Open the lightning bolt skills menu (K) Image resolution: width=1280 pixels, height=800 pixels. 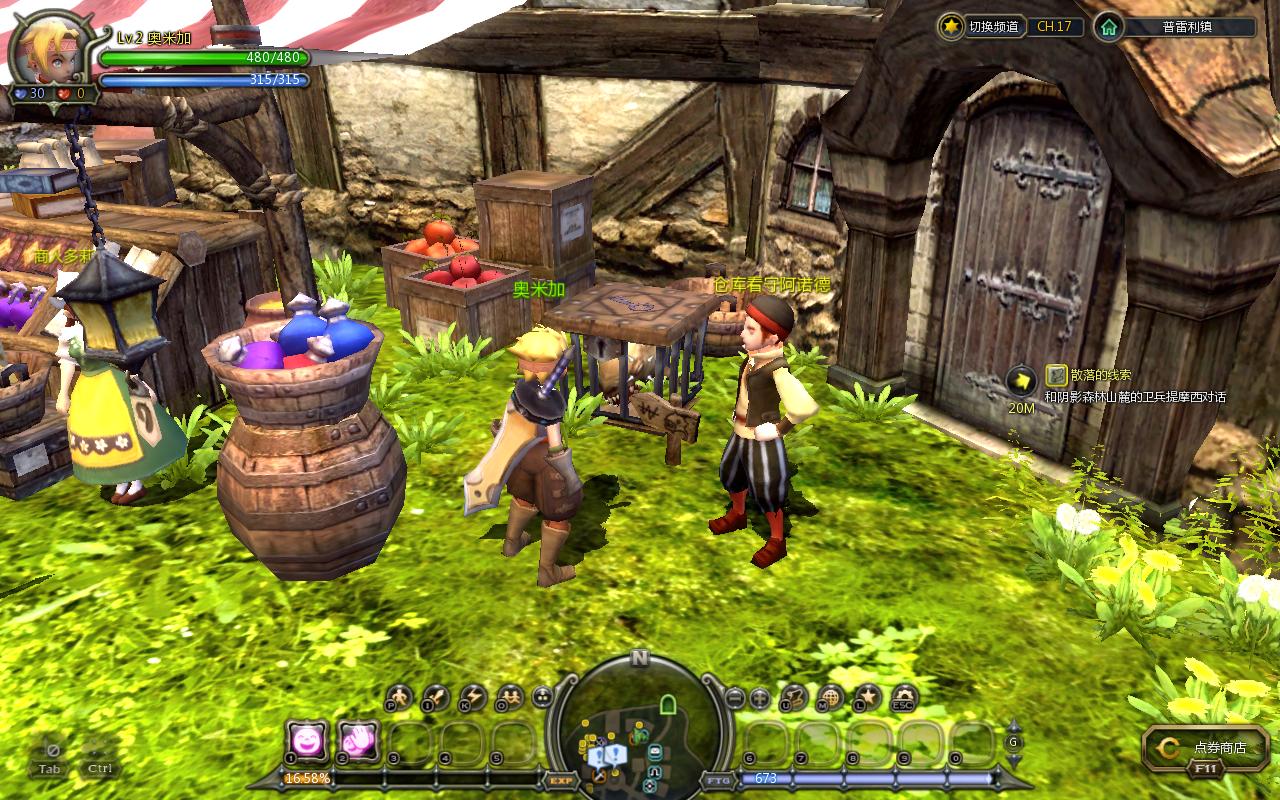point(471,696)
